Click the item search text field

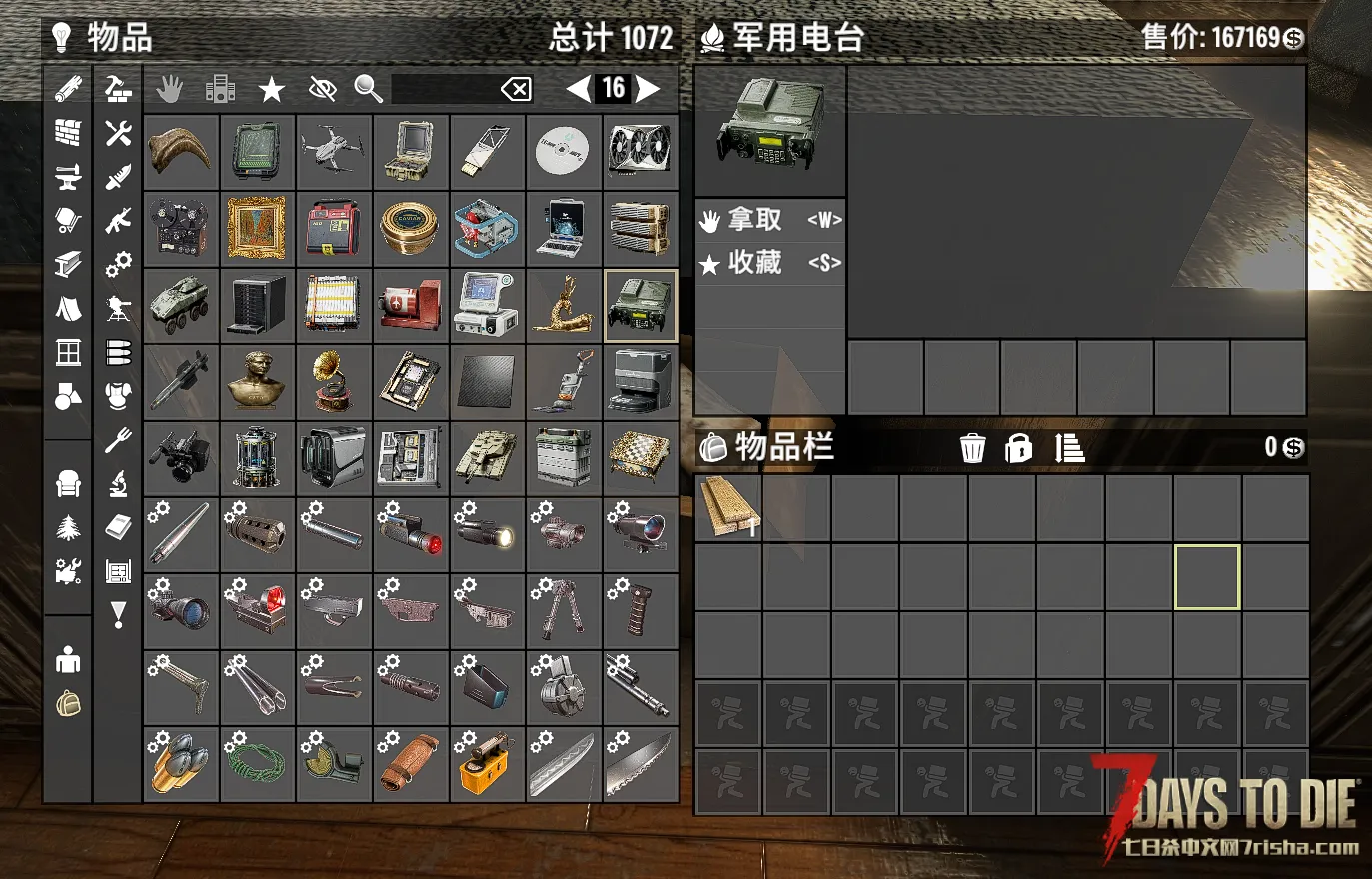445,89
